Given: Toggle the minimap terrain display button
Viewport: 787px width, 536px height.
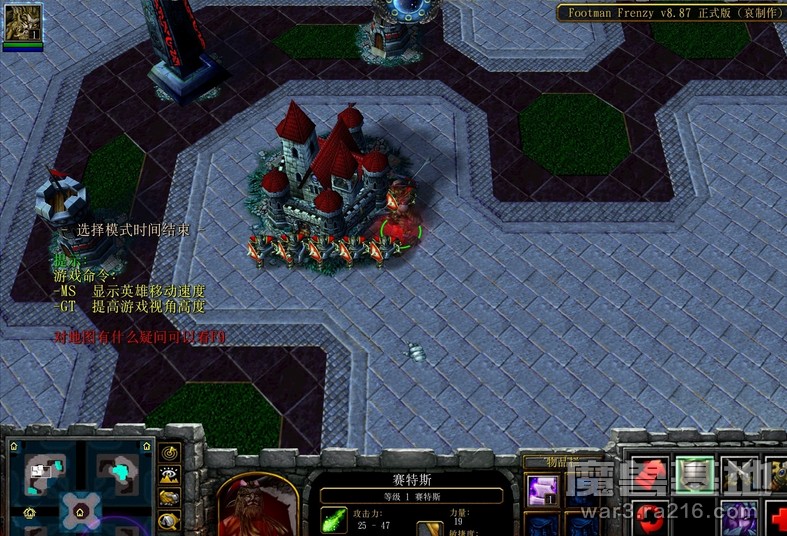Looking at the screenshot, I should (x=170, y=476).
